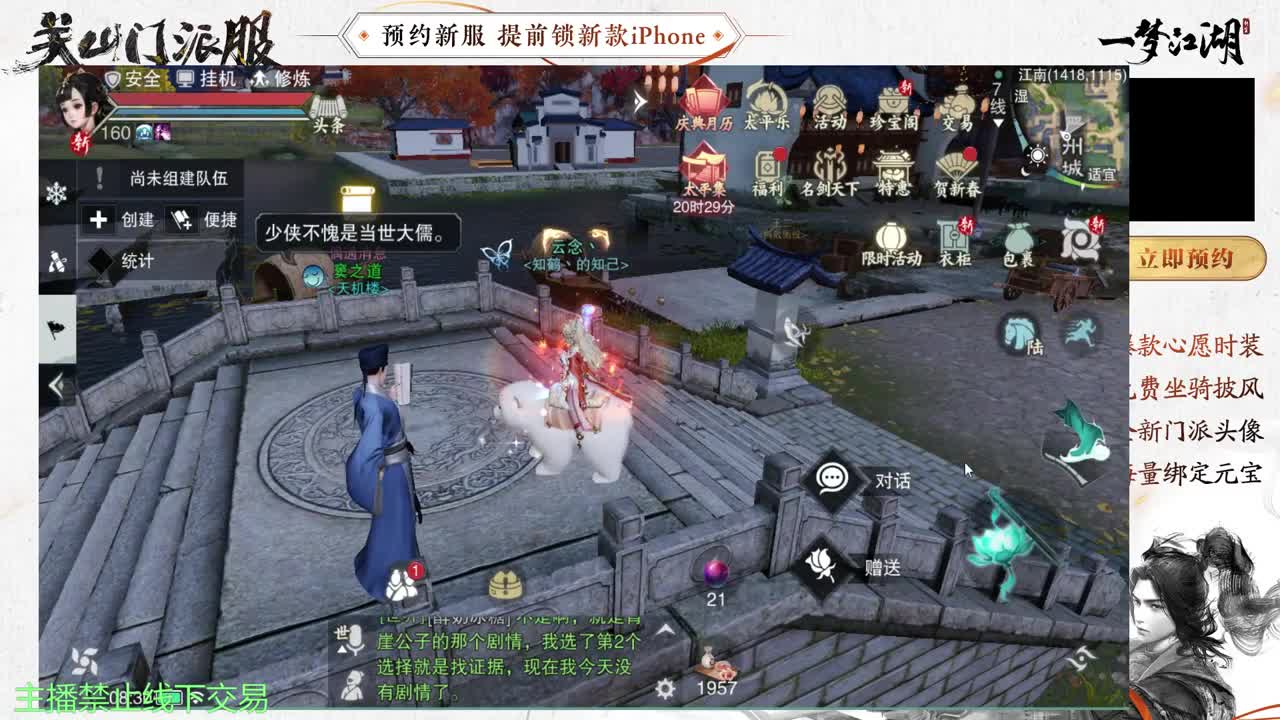Click the 创建 create team button
This screenshot has width=1280, height=720.
coord(121,220)
